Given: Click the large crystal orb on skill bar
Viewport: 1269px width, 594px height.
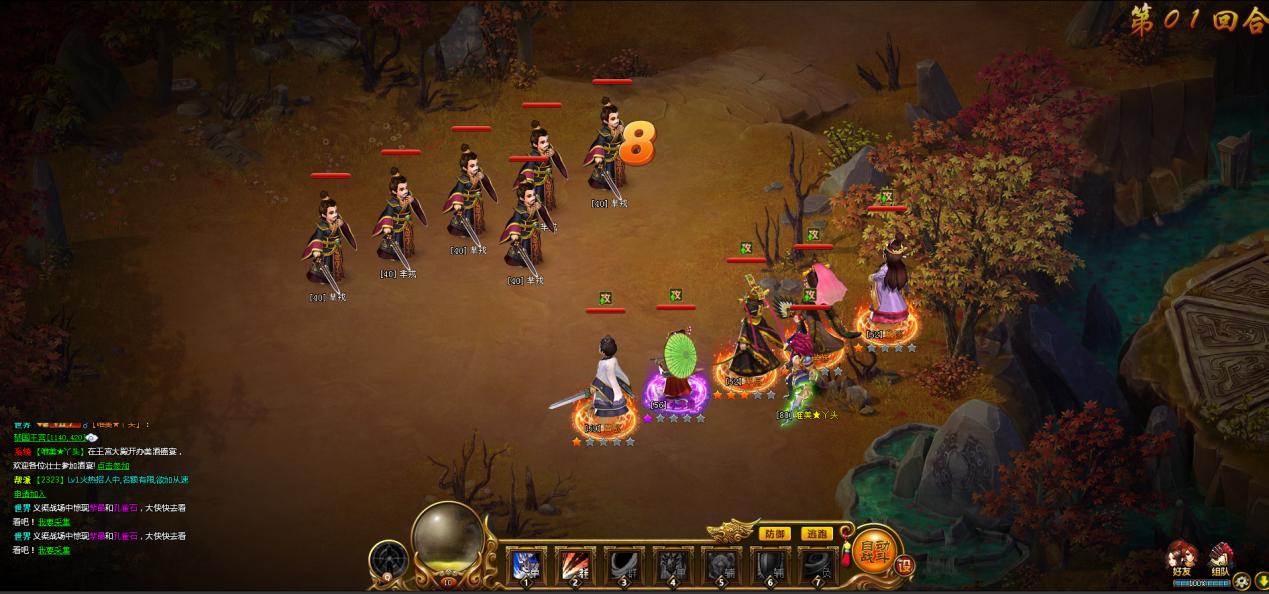Looking at the screenshot, I should point(447,538).
